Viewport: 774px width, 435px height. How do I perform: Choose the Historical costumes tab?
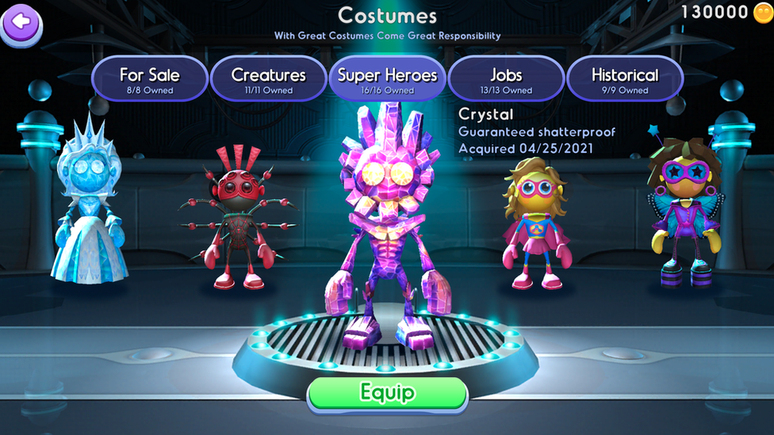[x=624, y=80]
